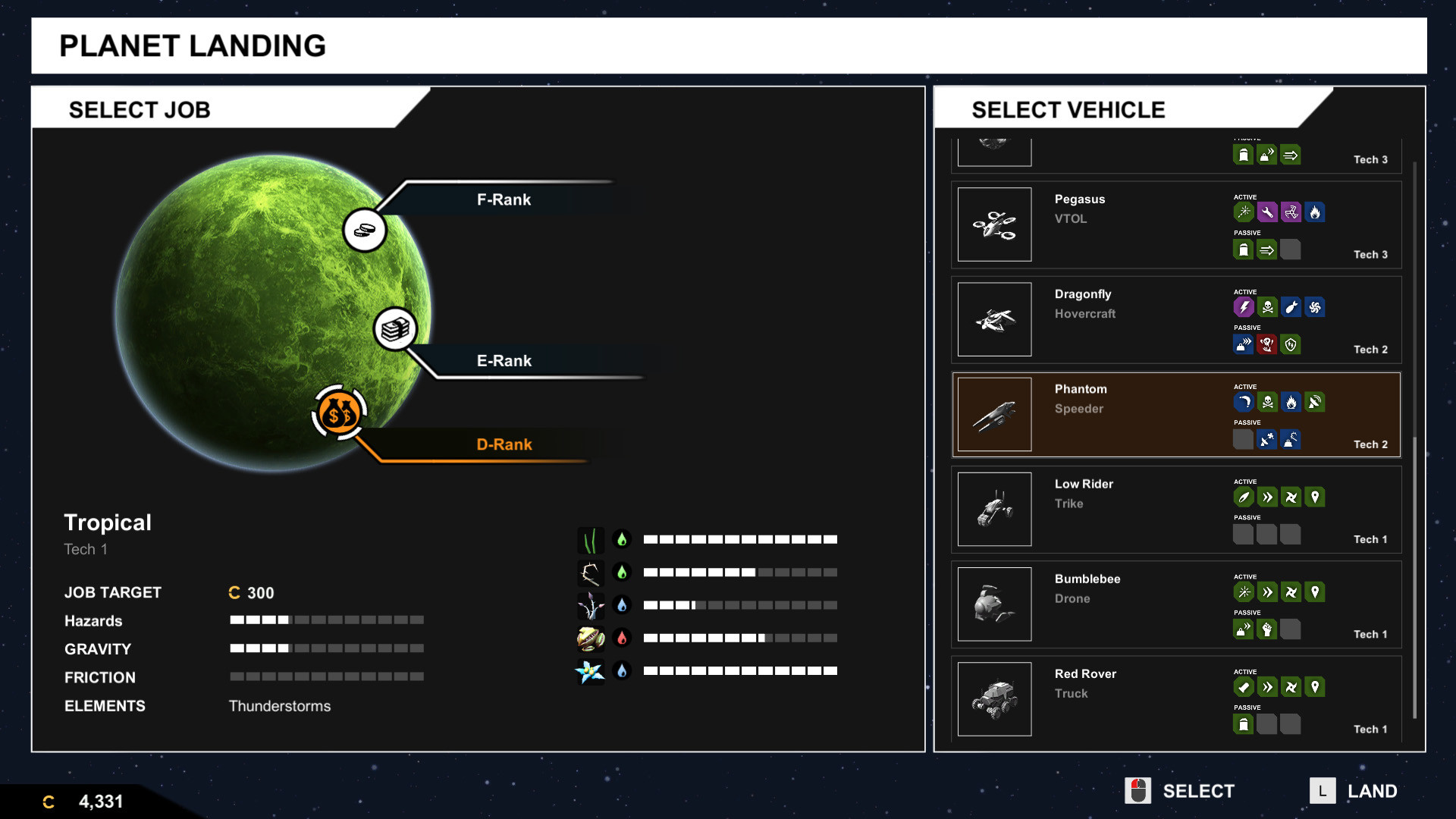The height and width of the screenshot is (819, 1456).
Task: Click the flame ability icon on Phantom
Action: click(1291, 403)
